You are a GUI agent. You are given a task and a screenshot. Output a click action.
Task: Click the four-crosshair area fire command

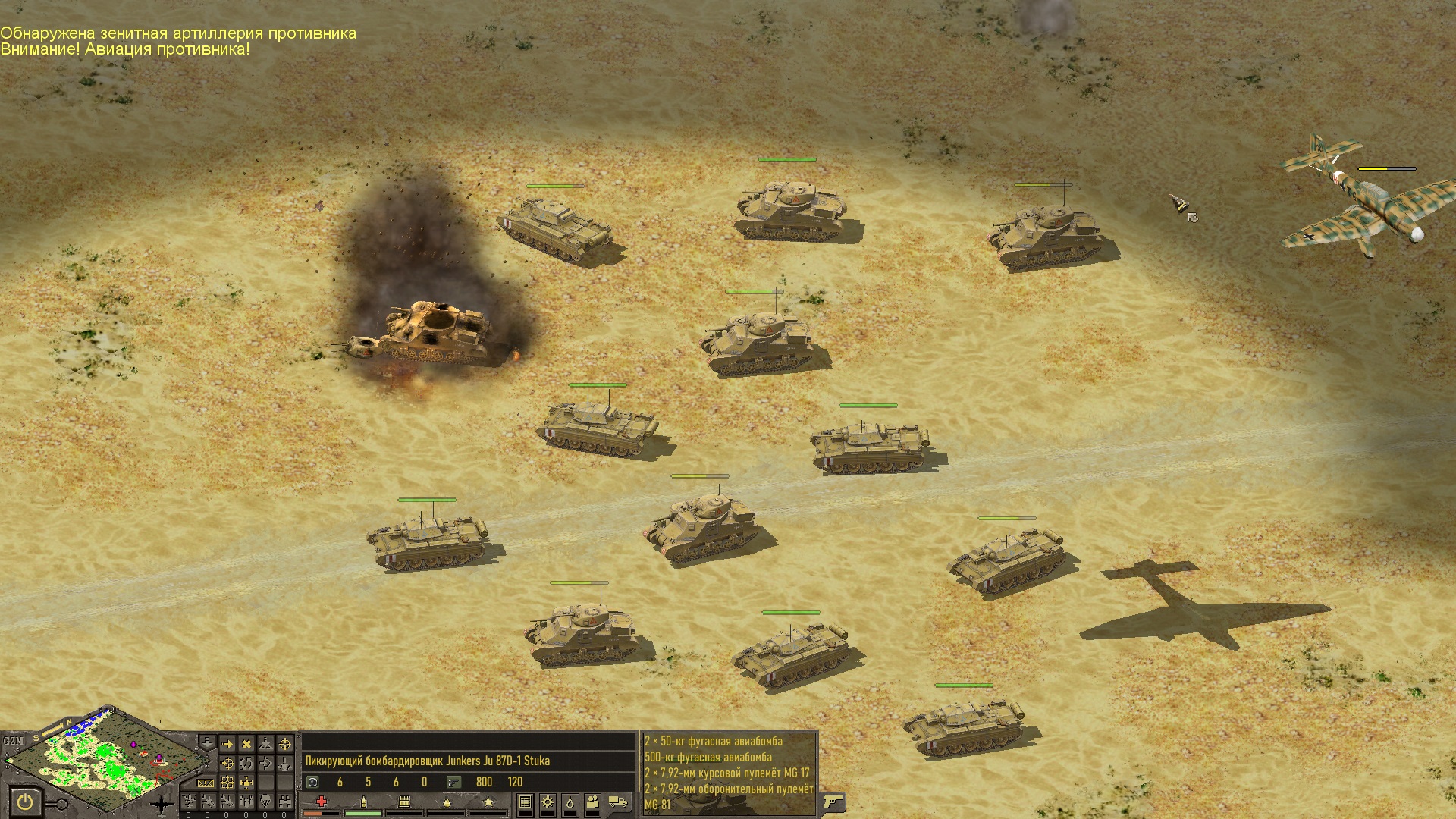[x=227, y=783]
